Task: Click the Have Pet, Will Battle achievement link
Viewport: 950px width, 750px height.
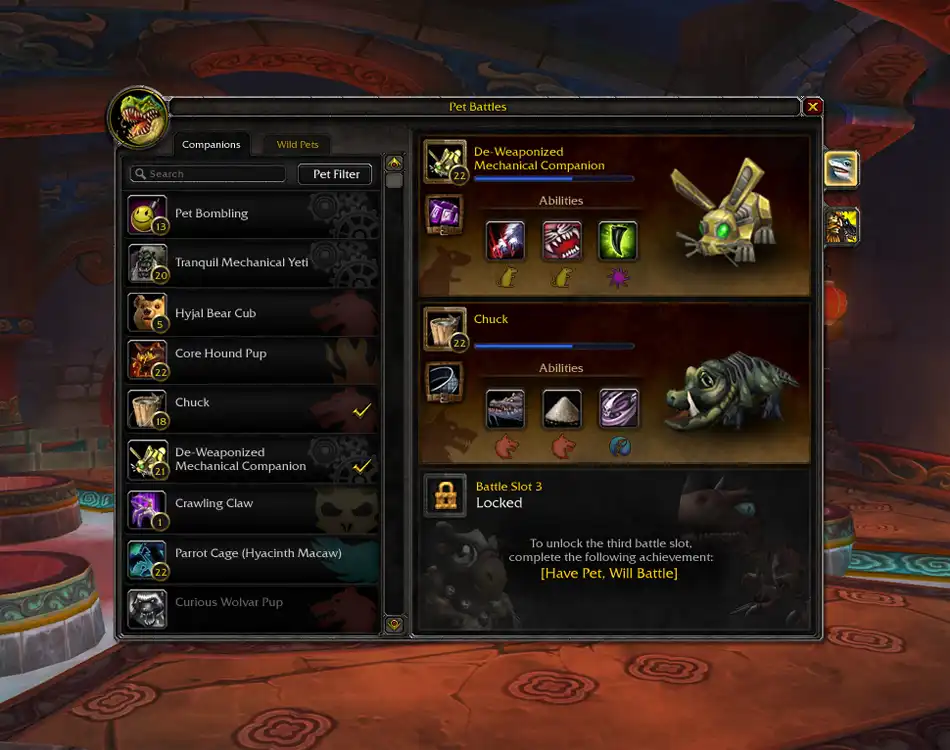Action: pyautogui.click(x=609, y=573)
